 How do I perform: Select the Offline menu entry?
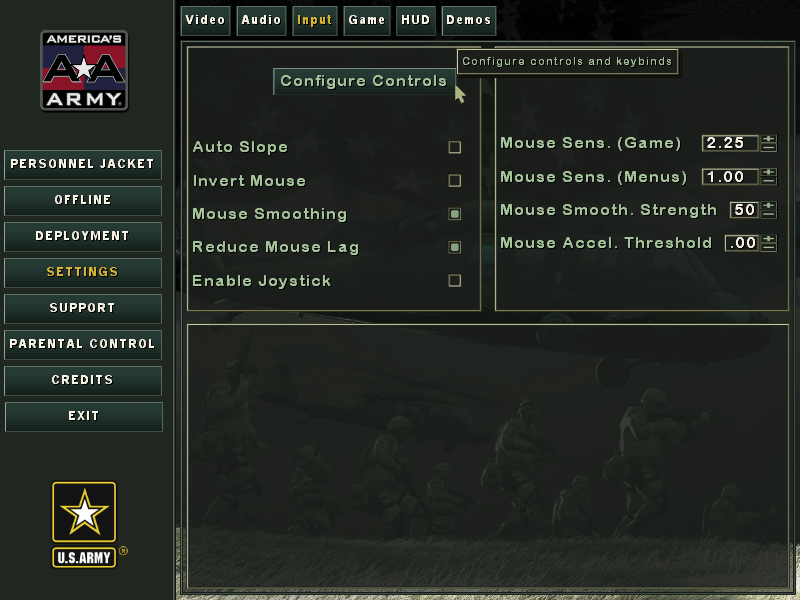[83, 200]
